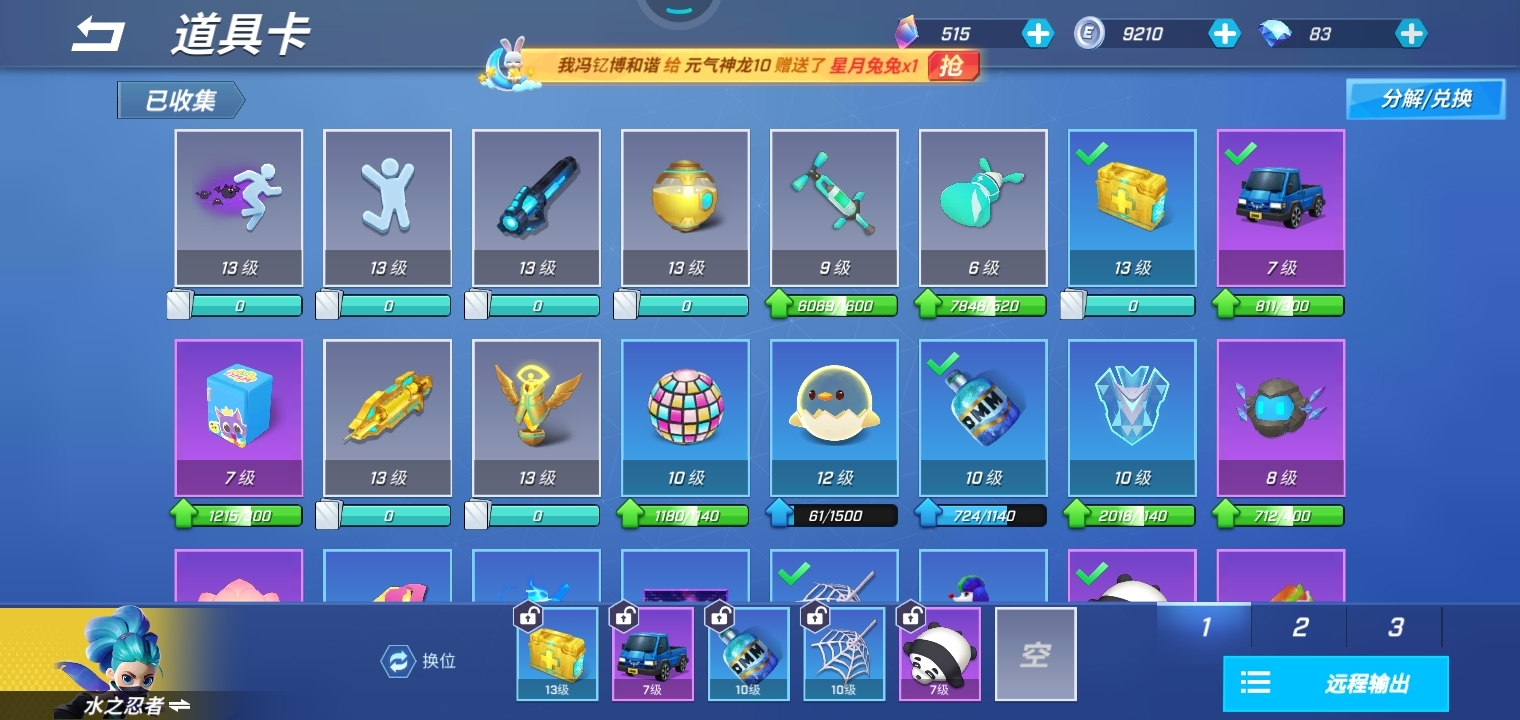The image size is (1520, 720).
Task: Switch to loadout tab 2
Action: coord(1299,627)
